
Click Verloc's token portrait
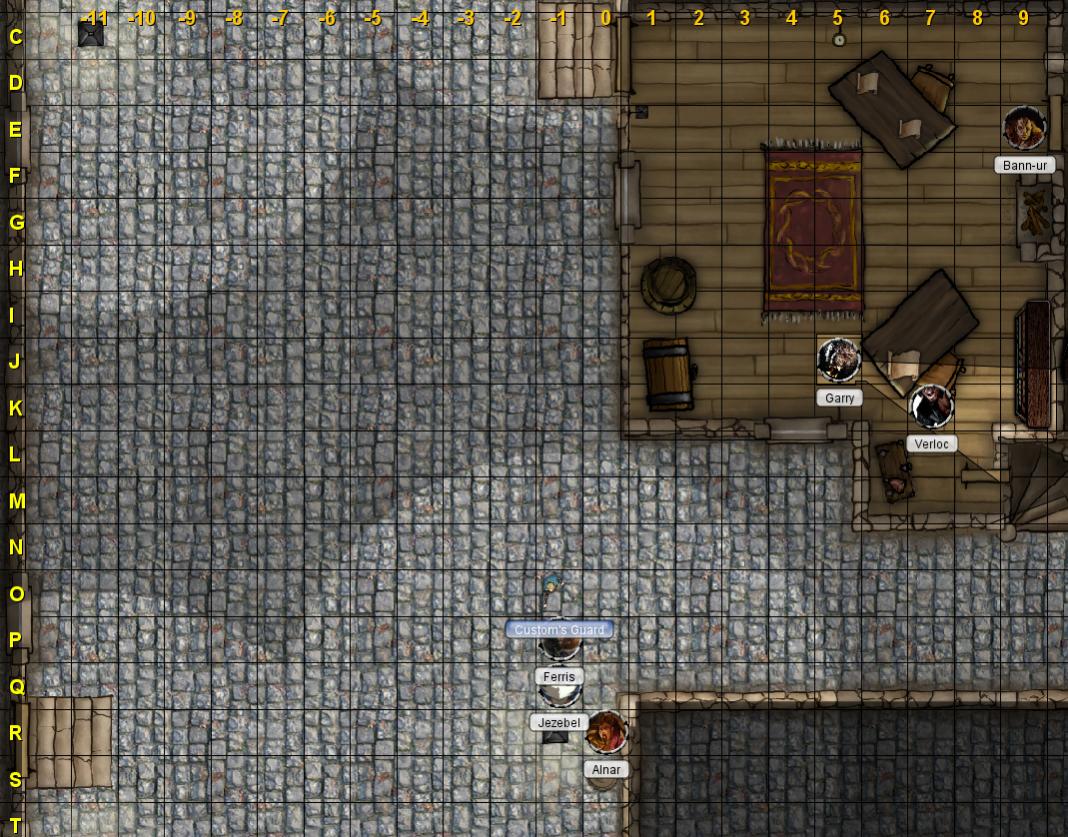[x=931, y=406]
